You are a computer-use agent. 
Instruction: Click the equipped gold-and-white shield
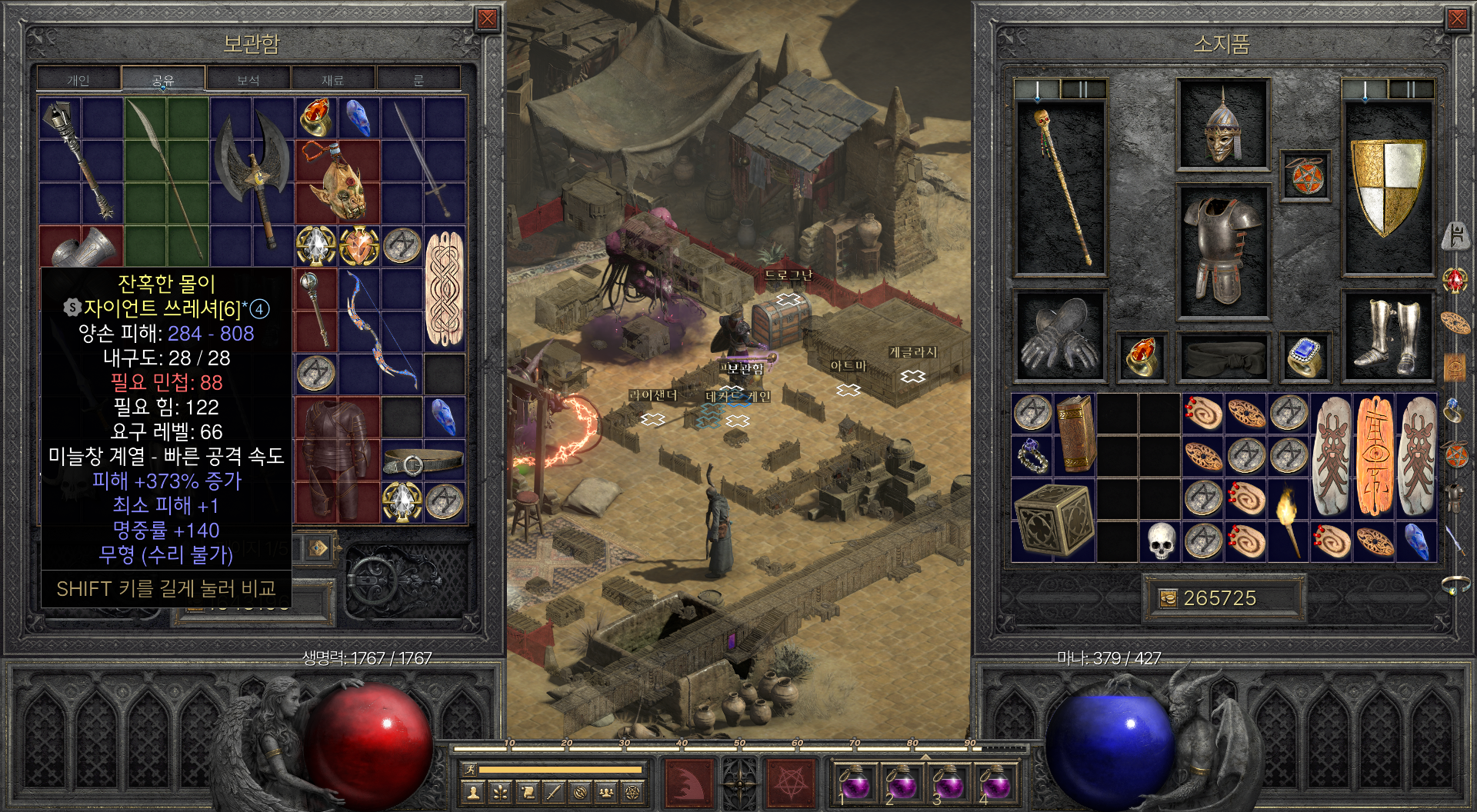(x=1387, y=187)
